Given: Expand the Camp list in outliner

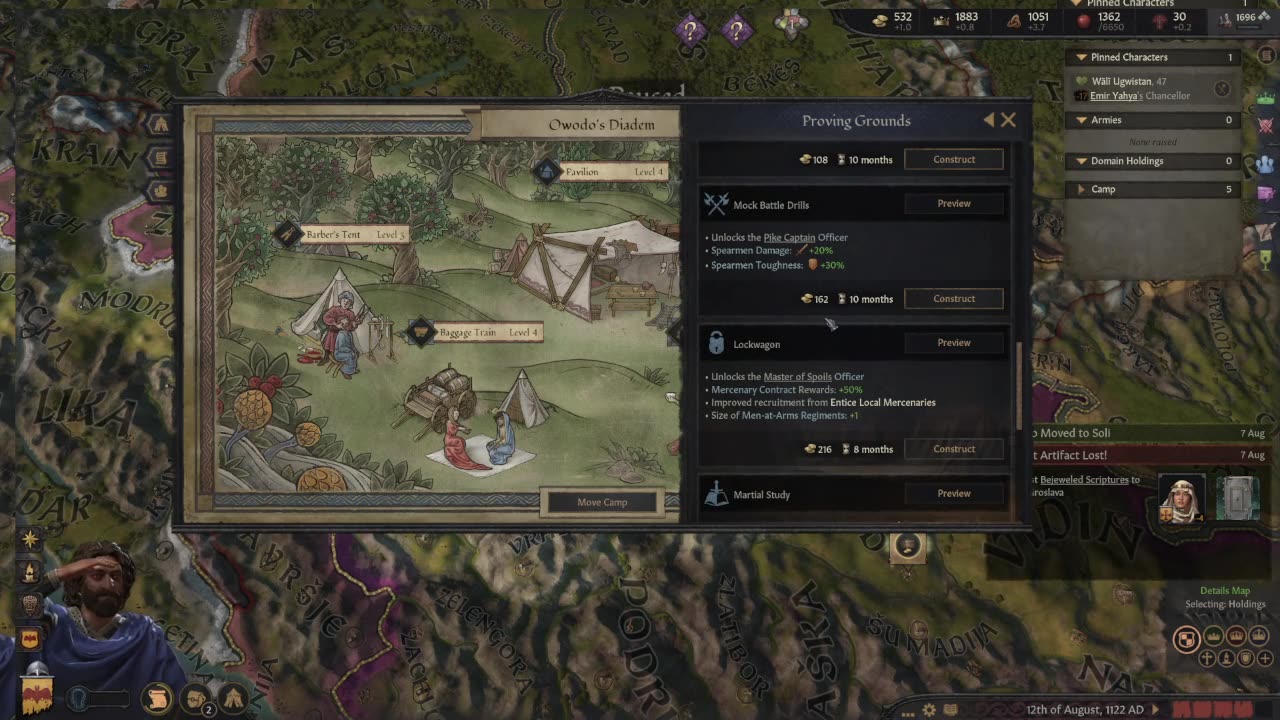Looking at the screenshot, I should click(x=1081, y=189).
